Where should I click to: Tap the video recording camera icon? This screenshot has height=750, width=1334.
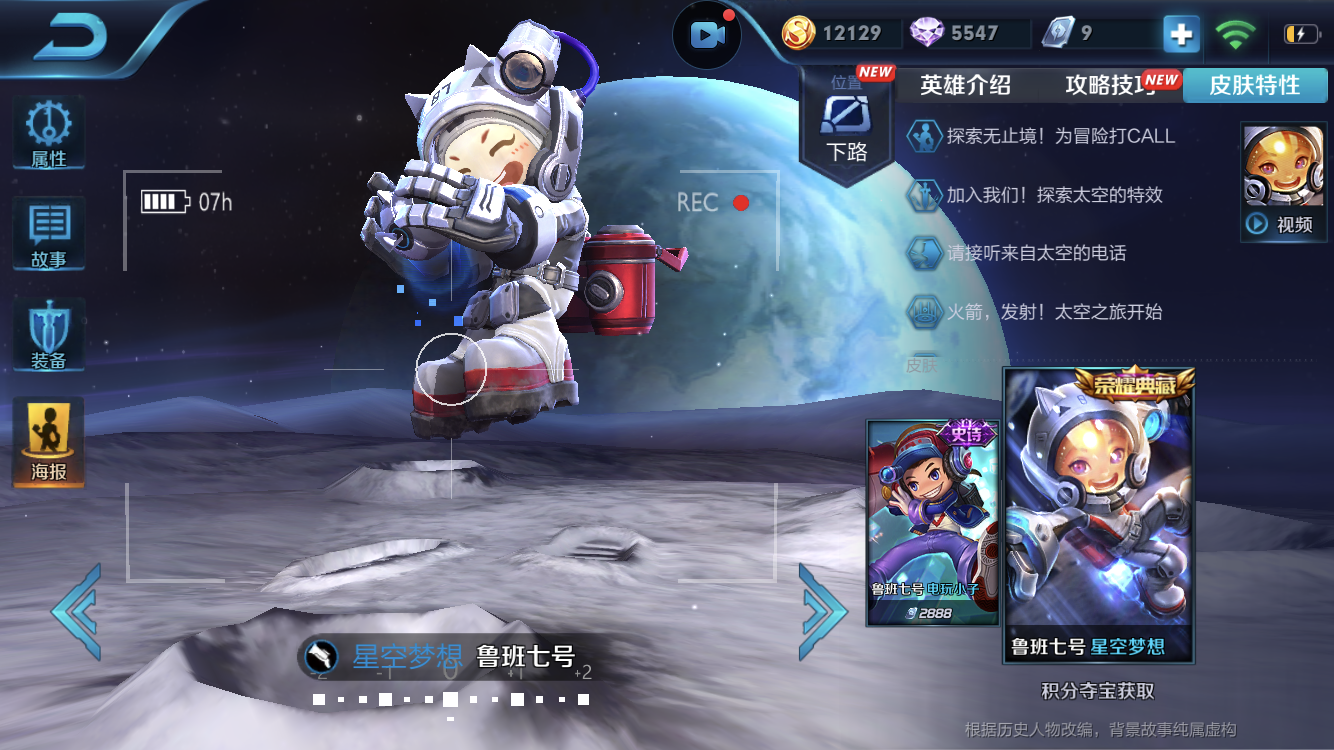708,33
